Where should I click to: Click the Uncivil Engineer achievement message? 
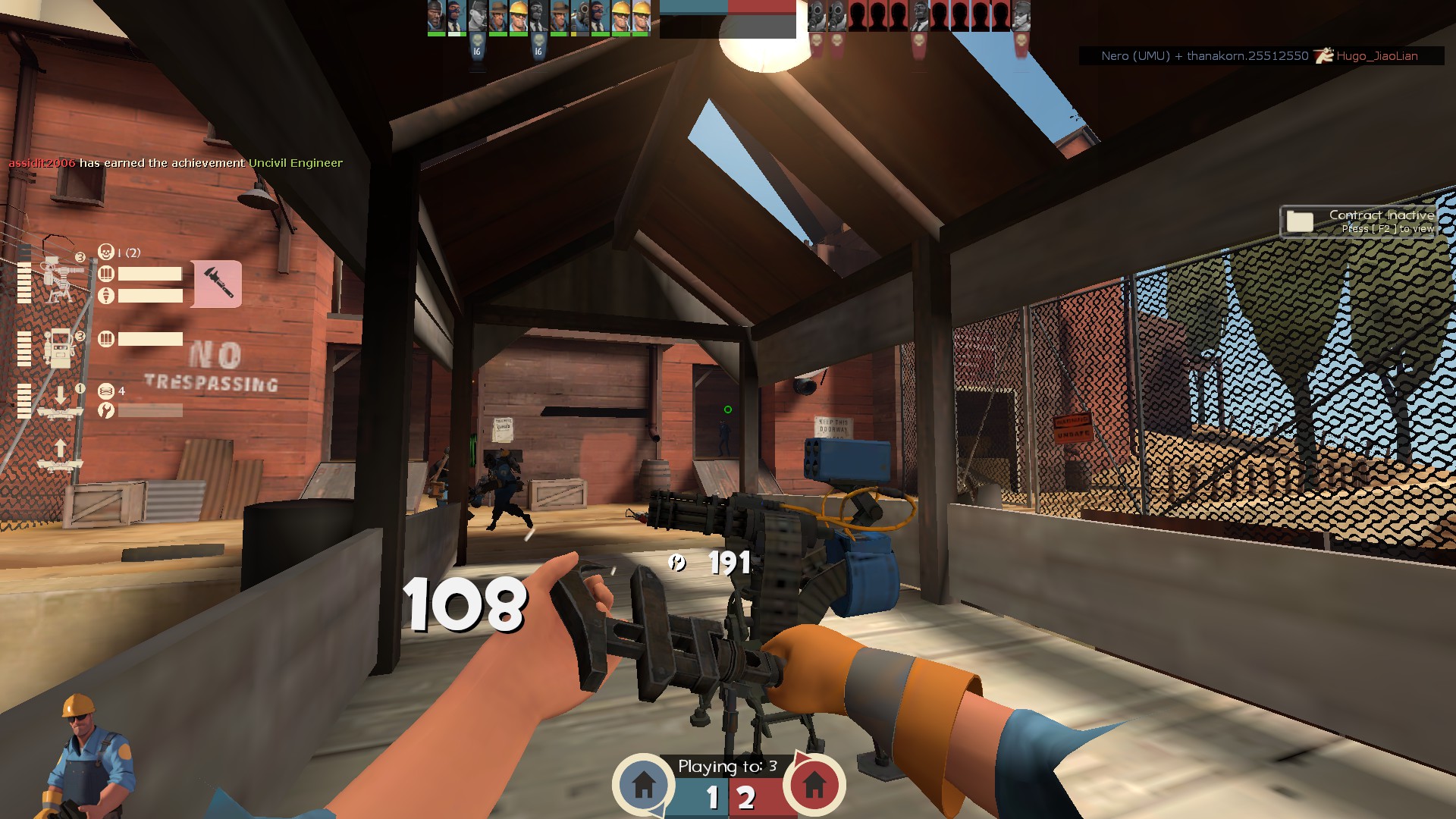pyautogui.click(x=175, y=163)
